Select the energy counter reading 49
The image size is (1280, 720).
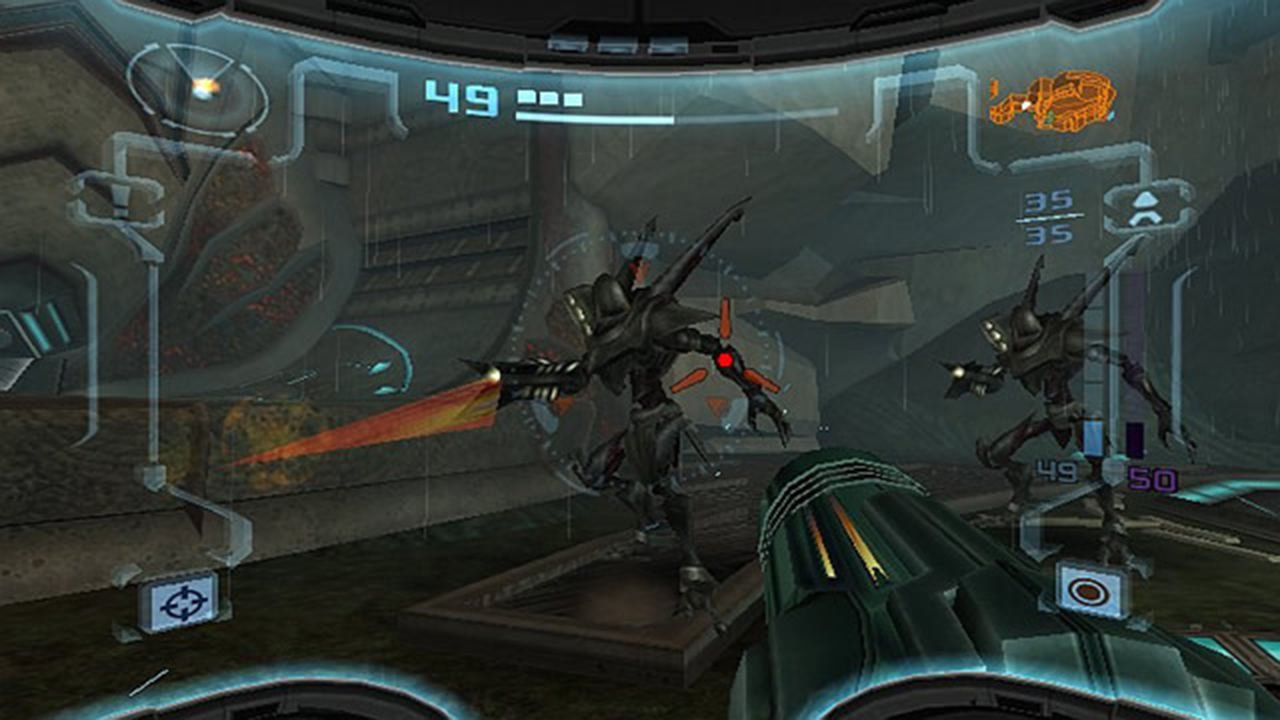click(x=460, y=96)
